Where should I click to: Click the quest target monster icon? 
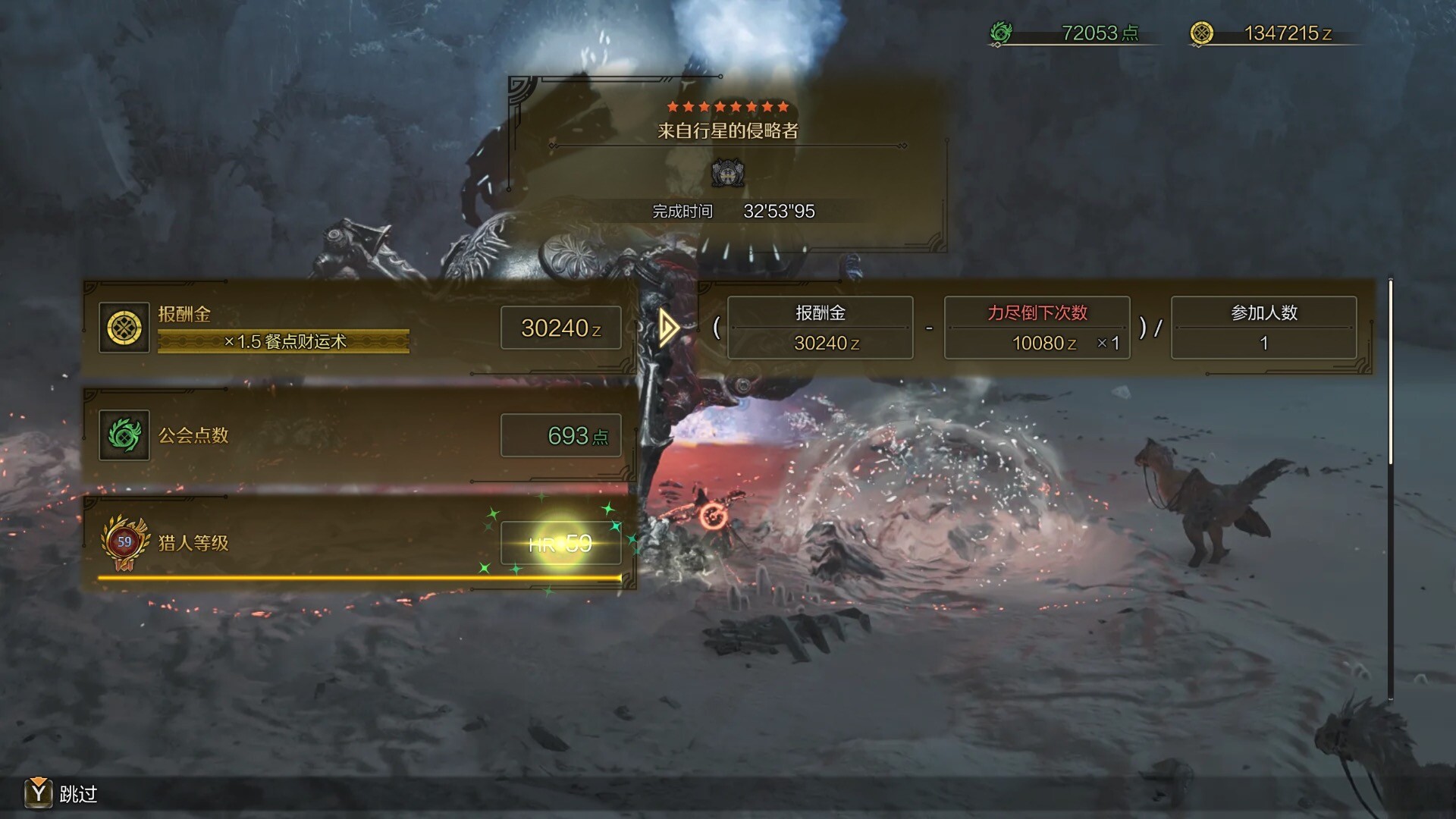727,174
